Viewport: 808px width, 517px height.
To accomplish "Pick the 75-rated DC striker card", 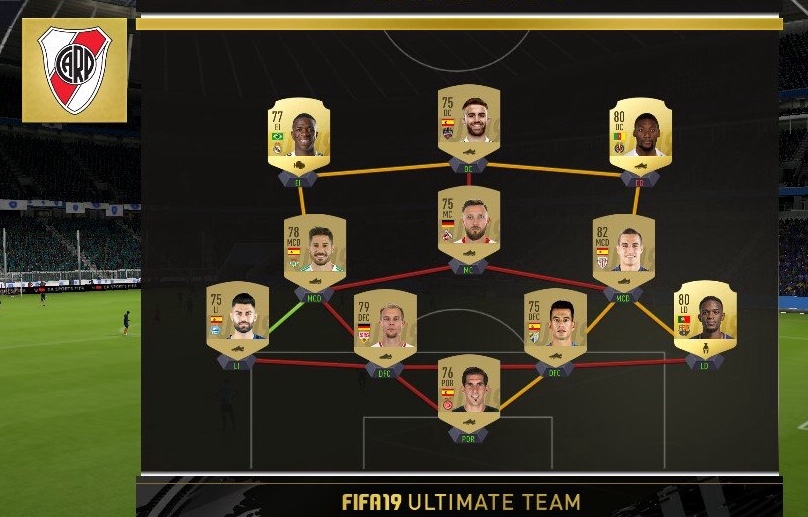I will pos(469,121).
